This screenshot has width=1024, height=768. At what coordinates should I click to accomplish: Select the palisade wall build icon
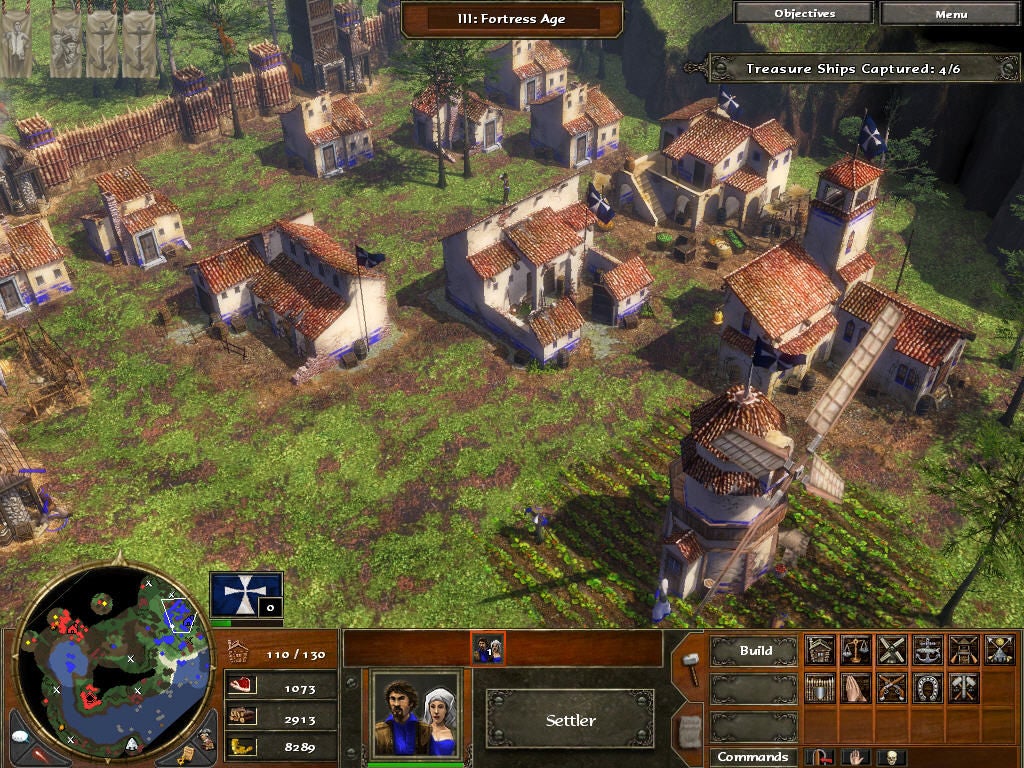pos(820,687)
